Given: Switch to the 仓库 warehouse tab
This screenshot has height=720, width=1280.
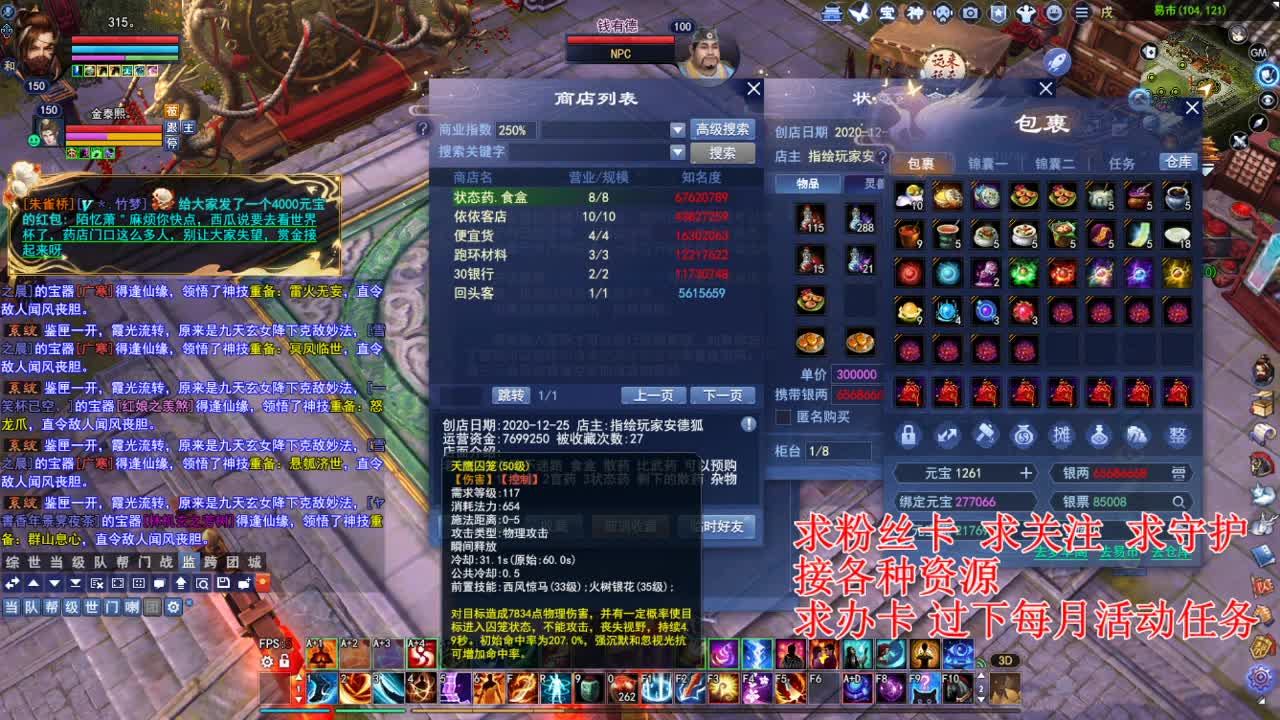Looking at the screenshot, I should pos(1177,161).
